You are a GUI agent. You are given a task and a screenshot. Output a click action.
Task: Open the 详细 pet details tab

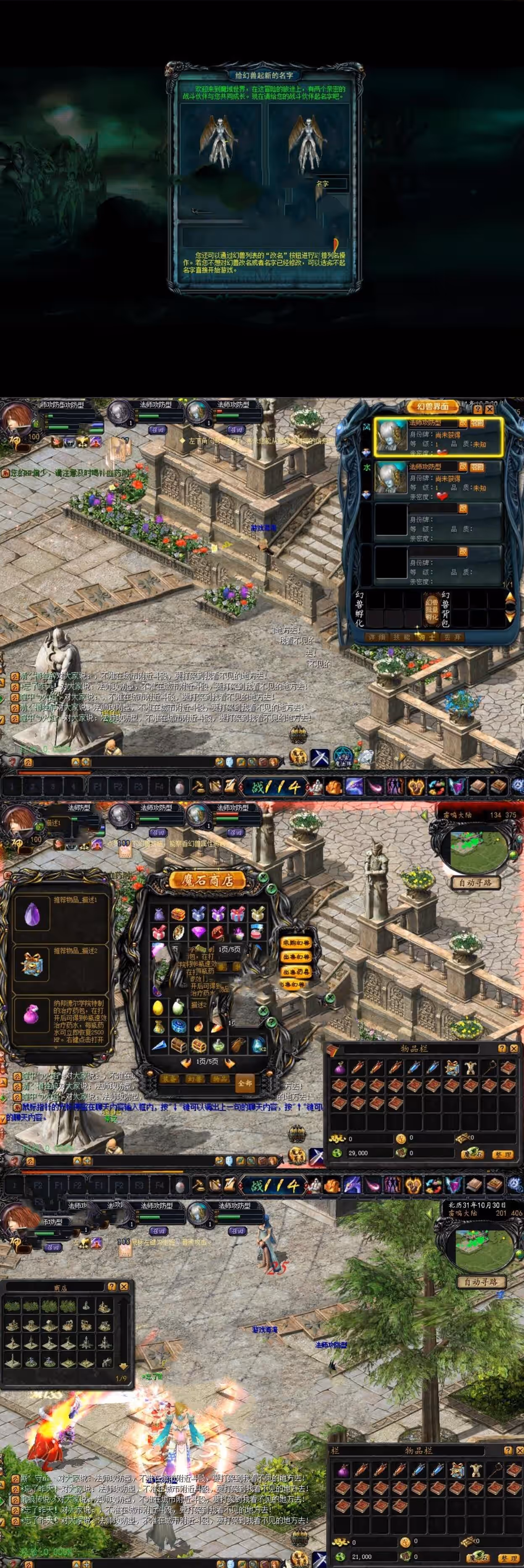click(377, 637)
